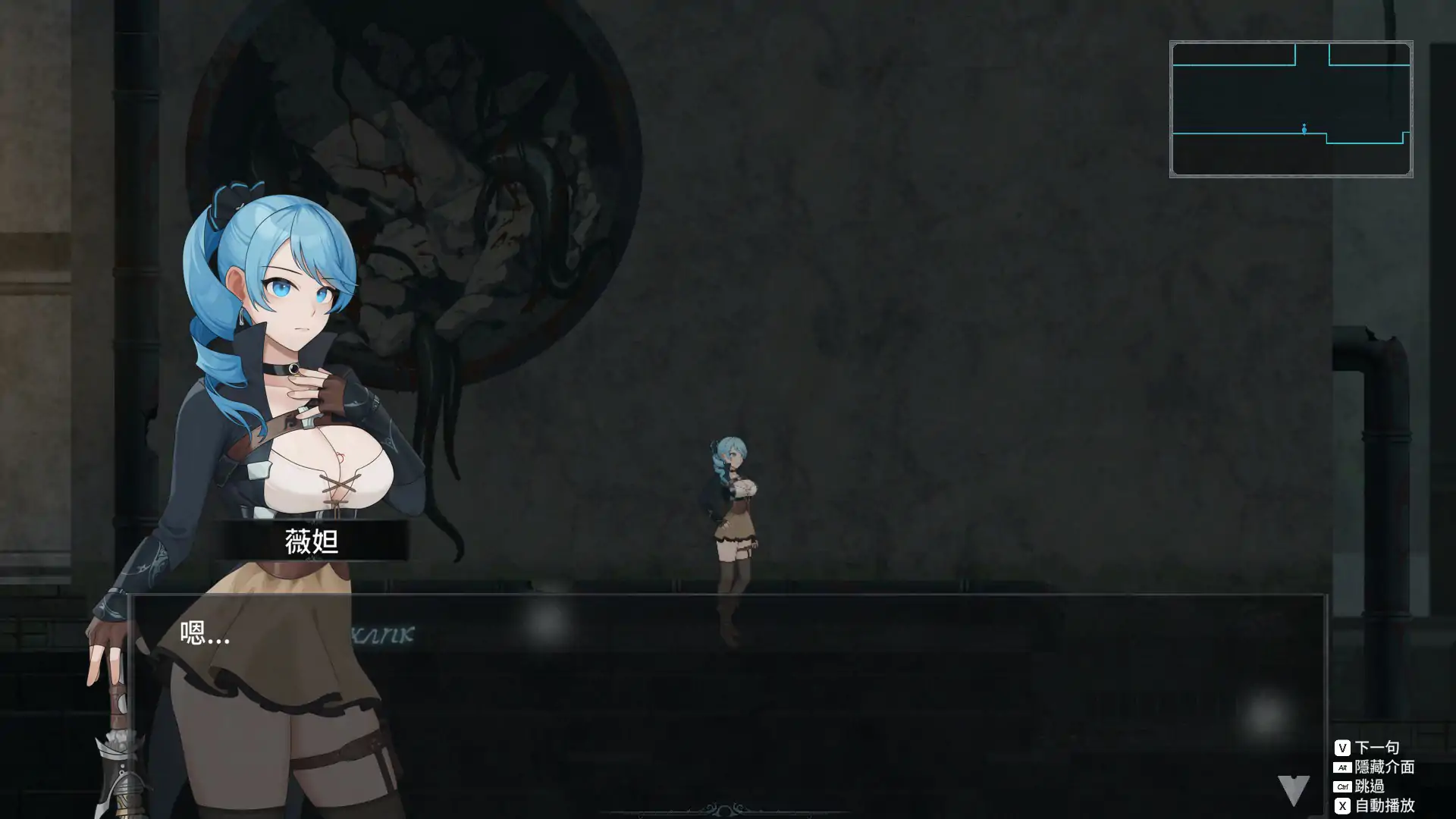Click the decorative divider at the dialogue box bottom
Viewport: 1456px width, 819px height.
pyautogui.click(x=724, y=809)
